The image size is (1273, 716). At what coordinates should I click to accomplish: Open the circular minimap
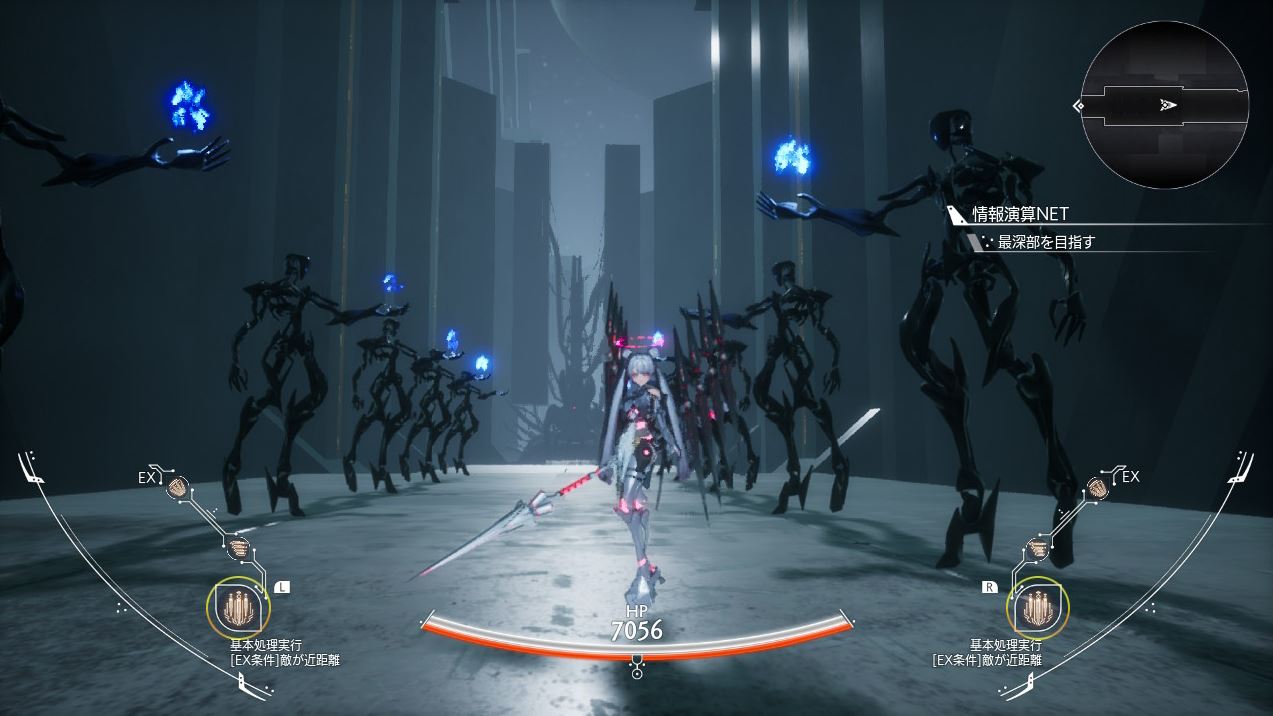tap(1164, 105)
